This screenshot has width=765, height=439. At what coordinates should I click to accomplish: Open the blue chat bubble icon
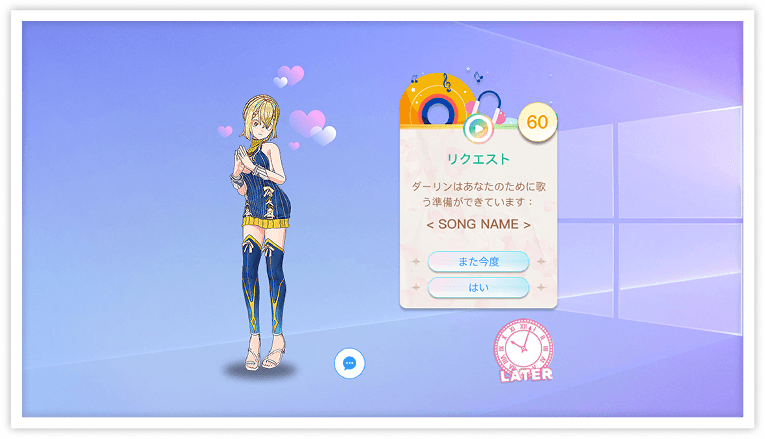pyautogui.click(x=349, y=363)
